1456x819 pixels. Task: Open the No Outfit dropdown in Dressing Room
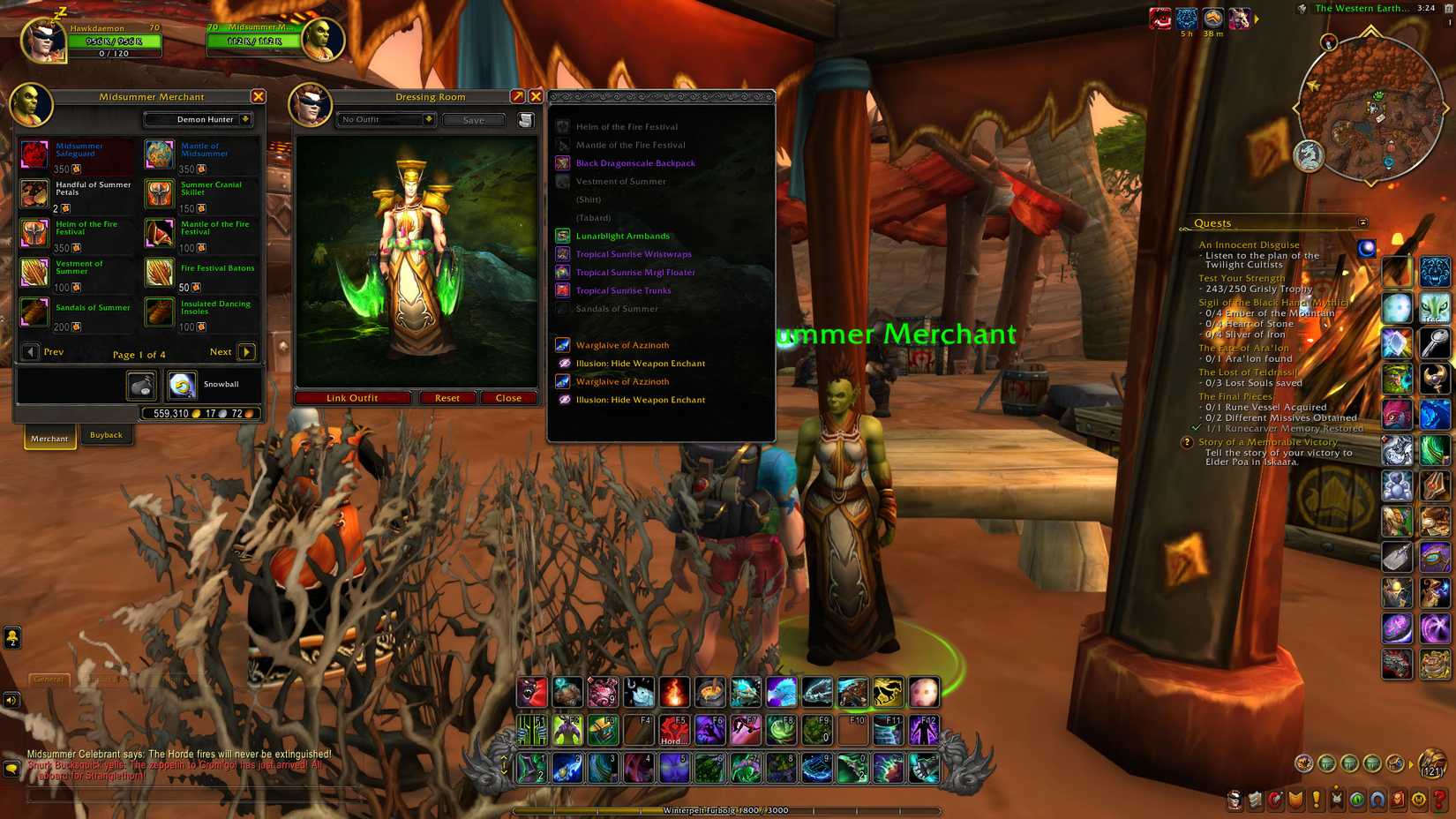click(x=385, y=119)
